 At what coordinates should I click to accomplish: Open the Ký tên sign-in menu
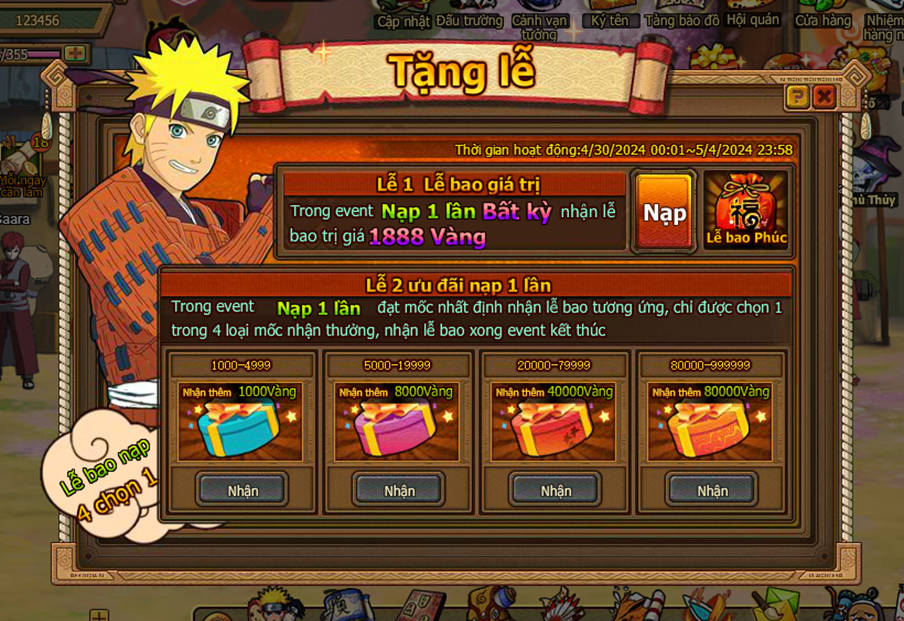(611, 20)
